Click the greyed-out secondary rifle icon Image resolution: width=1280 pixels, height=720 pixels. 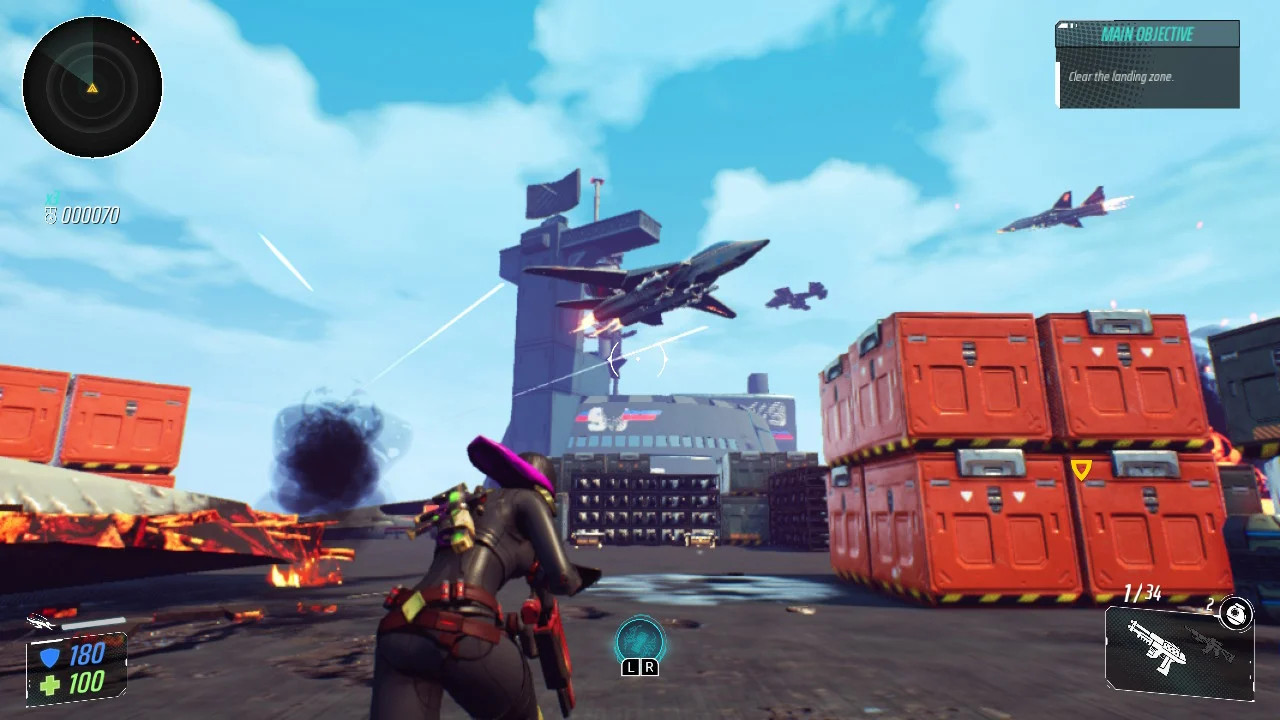1212,645
